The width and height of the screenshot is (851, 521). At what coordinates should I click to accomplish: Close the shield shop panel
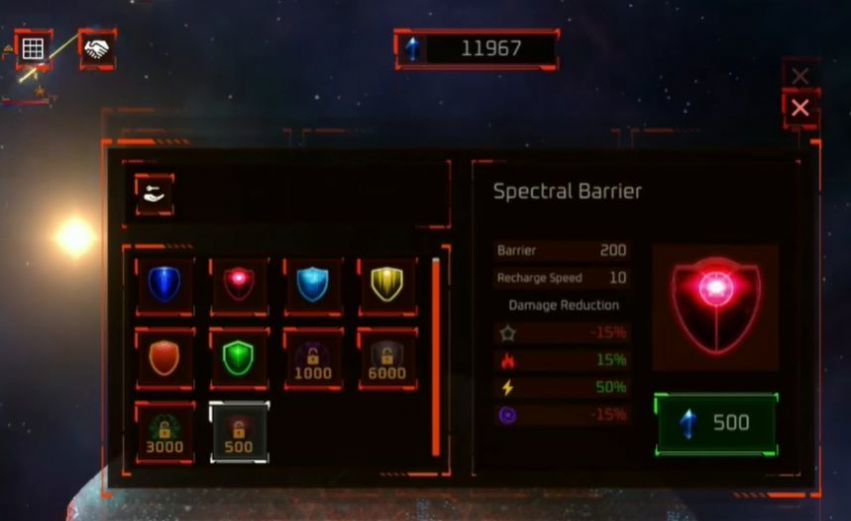pos(800,108)
